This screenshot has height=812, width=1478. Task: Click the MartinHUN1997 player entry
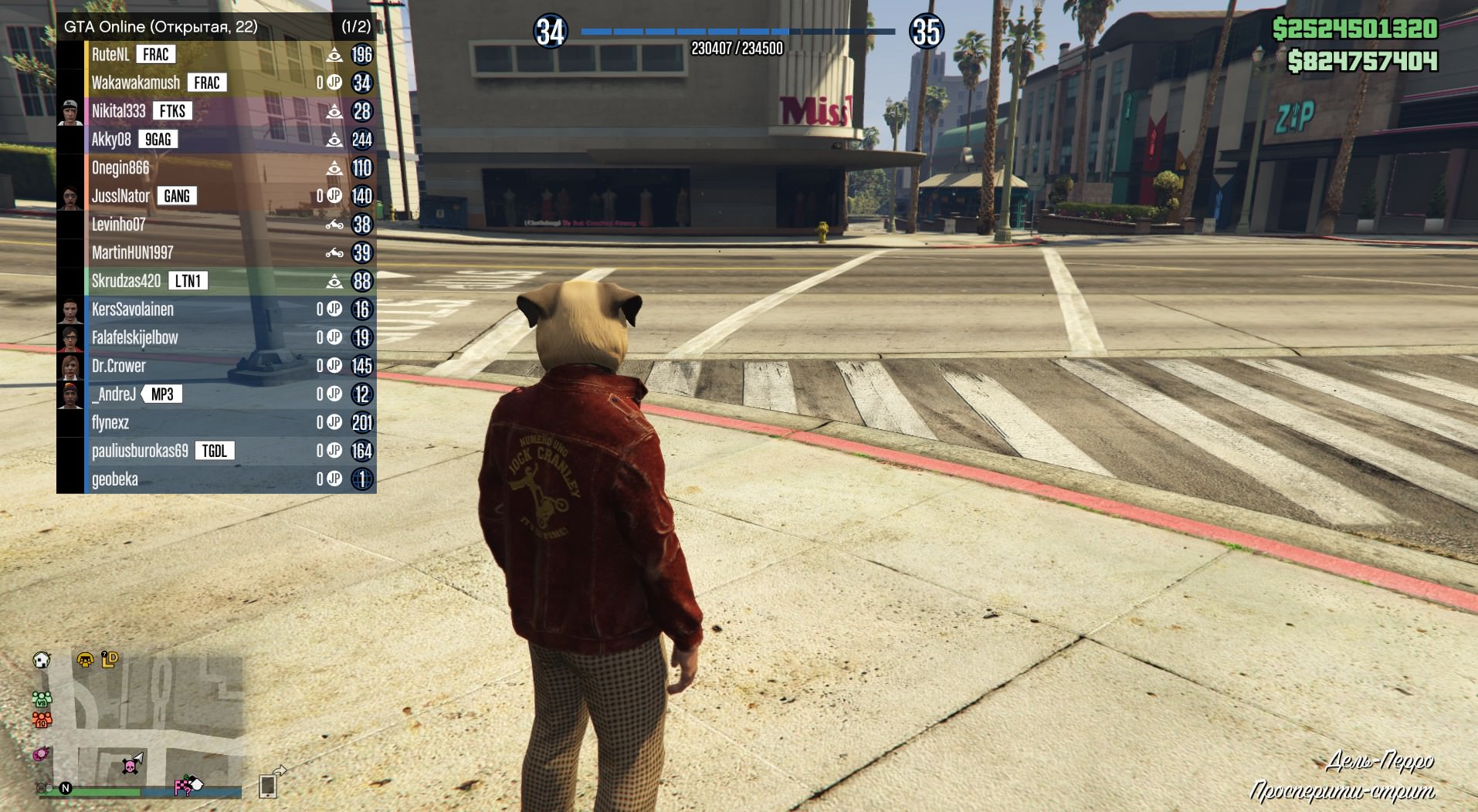[x=132, y=253]
